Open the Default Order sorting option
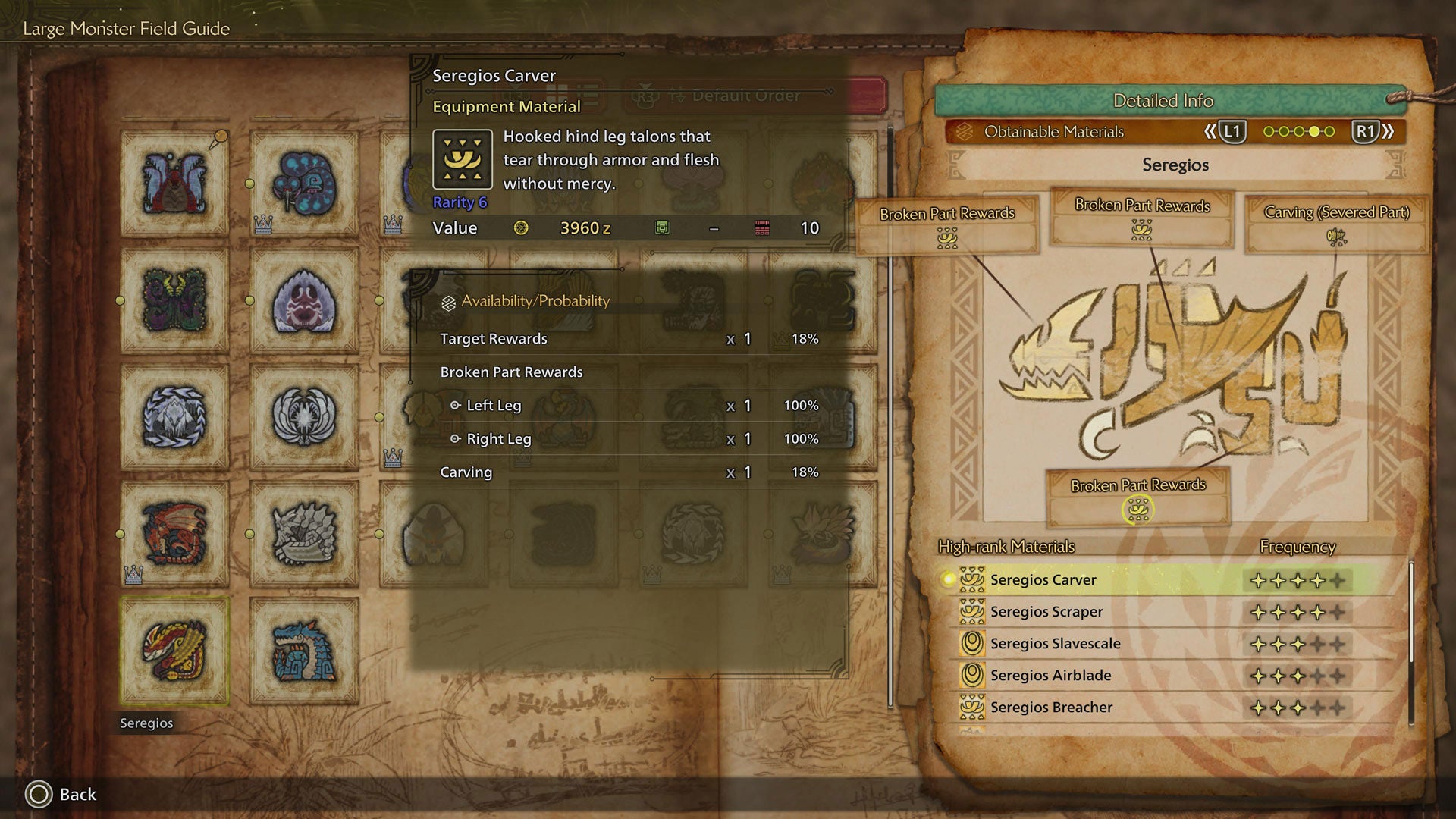Screen dimensions: 1456x819 pyautogui.click(x=745, y=96)
